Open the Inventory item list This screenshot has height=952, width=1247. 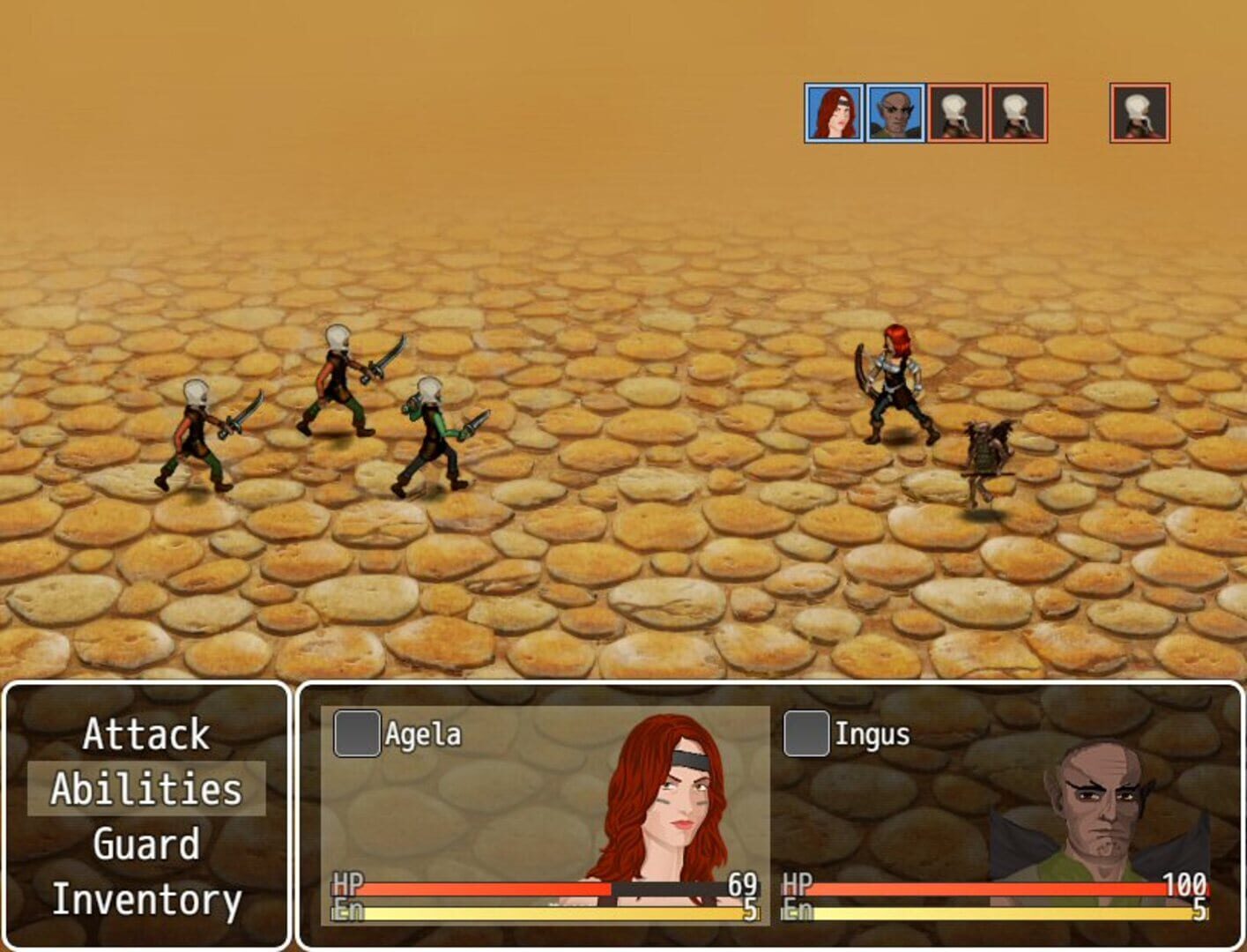pyautogui.click(x=144, y=901)
